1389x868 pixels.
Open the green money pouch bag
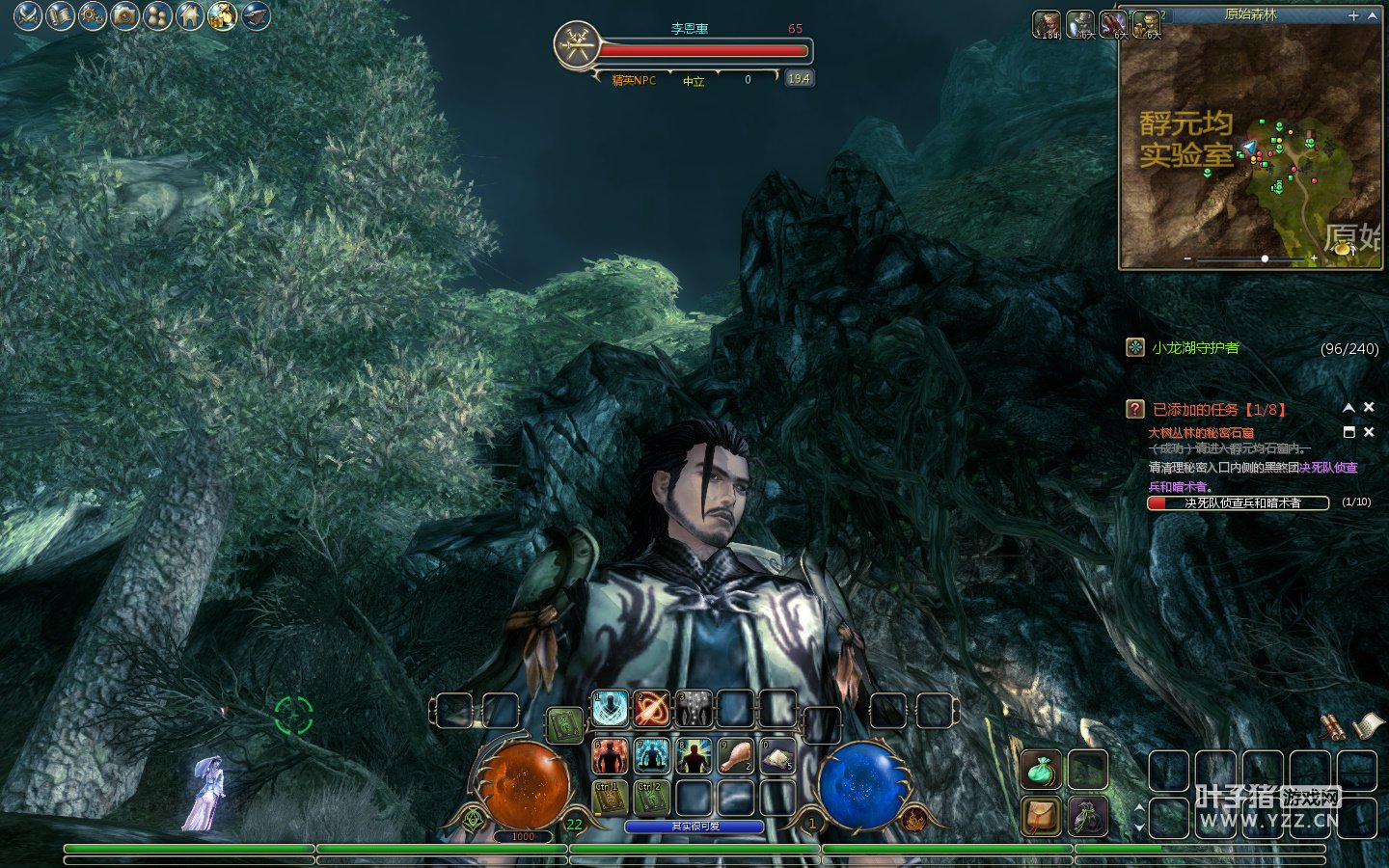[1041, 771]
